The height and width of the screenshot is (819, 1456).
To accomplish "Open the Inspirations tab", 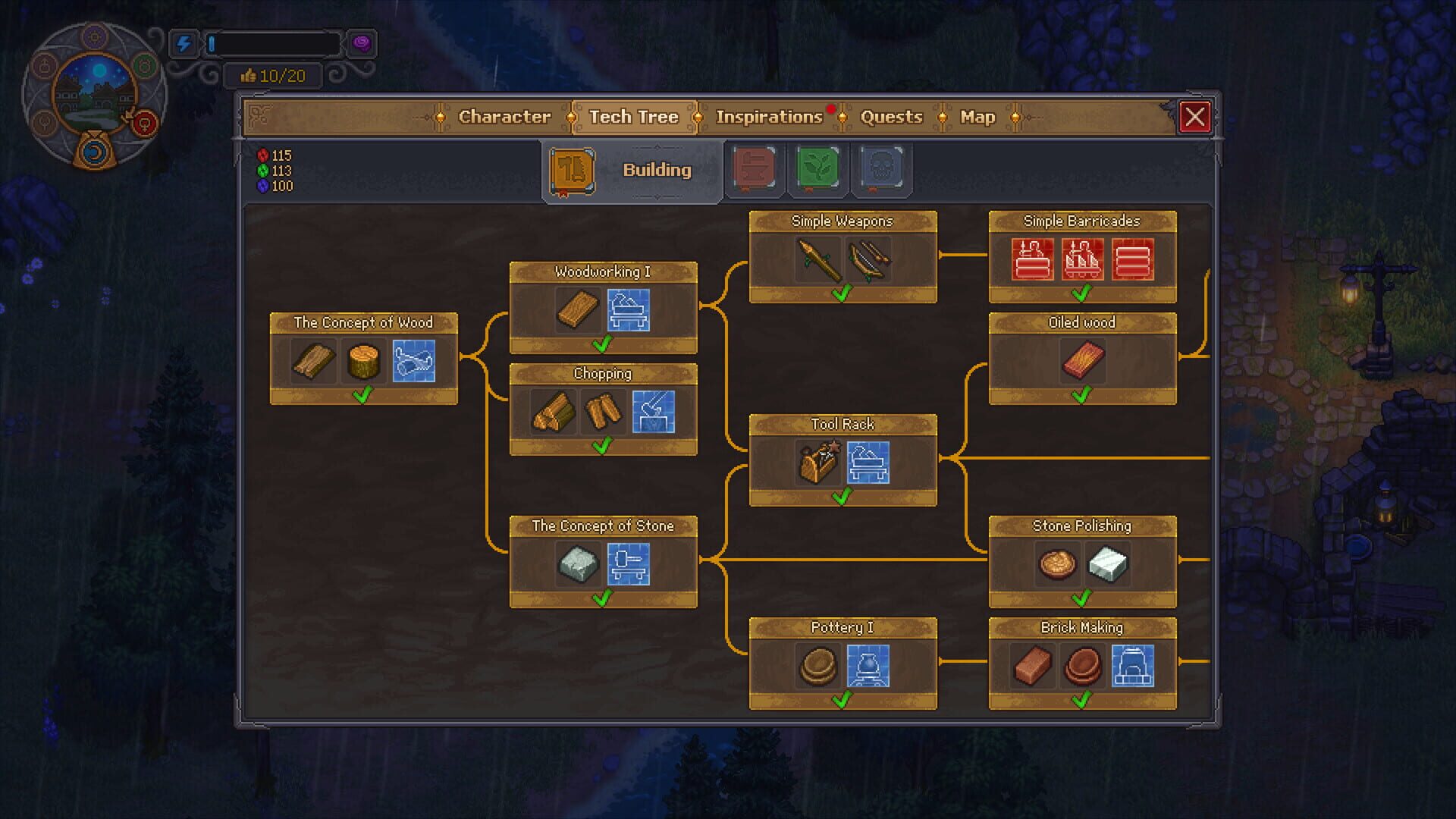I will (x=768, y=117).
